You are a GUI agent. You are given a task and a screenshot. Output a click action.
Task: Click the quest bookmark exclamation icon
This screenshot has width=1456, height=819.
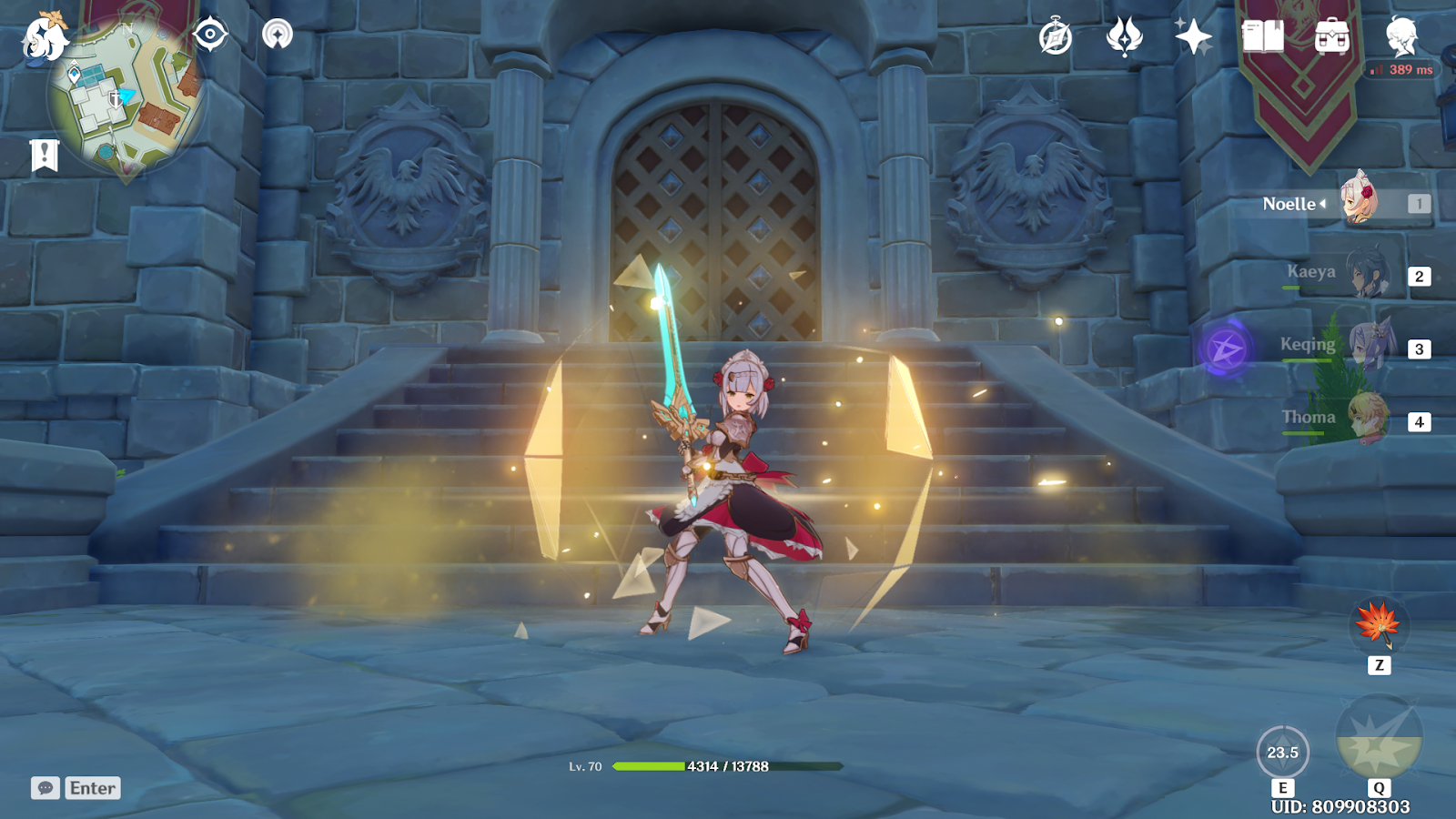coord(44,156)
